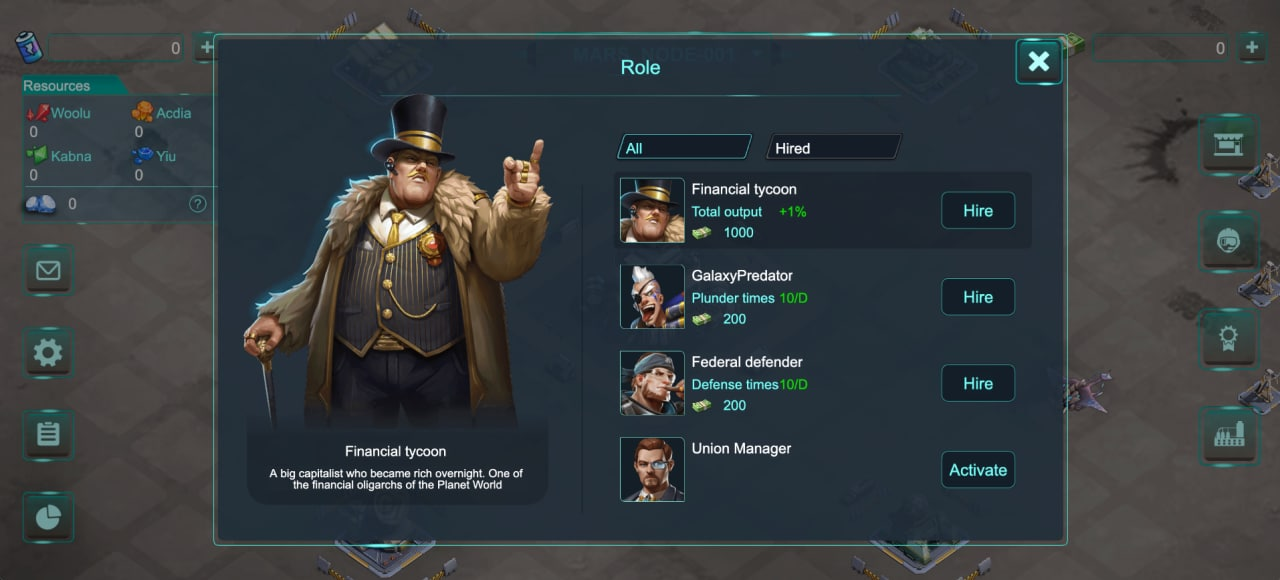Viewport: 1280px width, 580px height.
Task: Add cash with the top-right plus button
Action: click(x=1251, y=47)
